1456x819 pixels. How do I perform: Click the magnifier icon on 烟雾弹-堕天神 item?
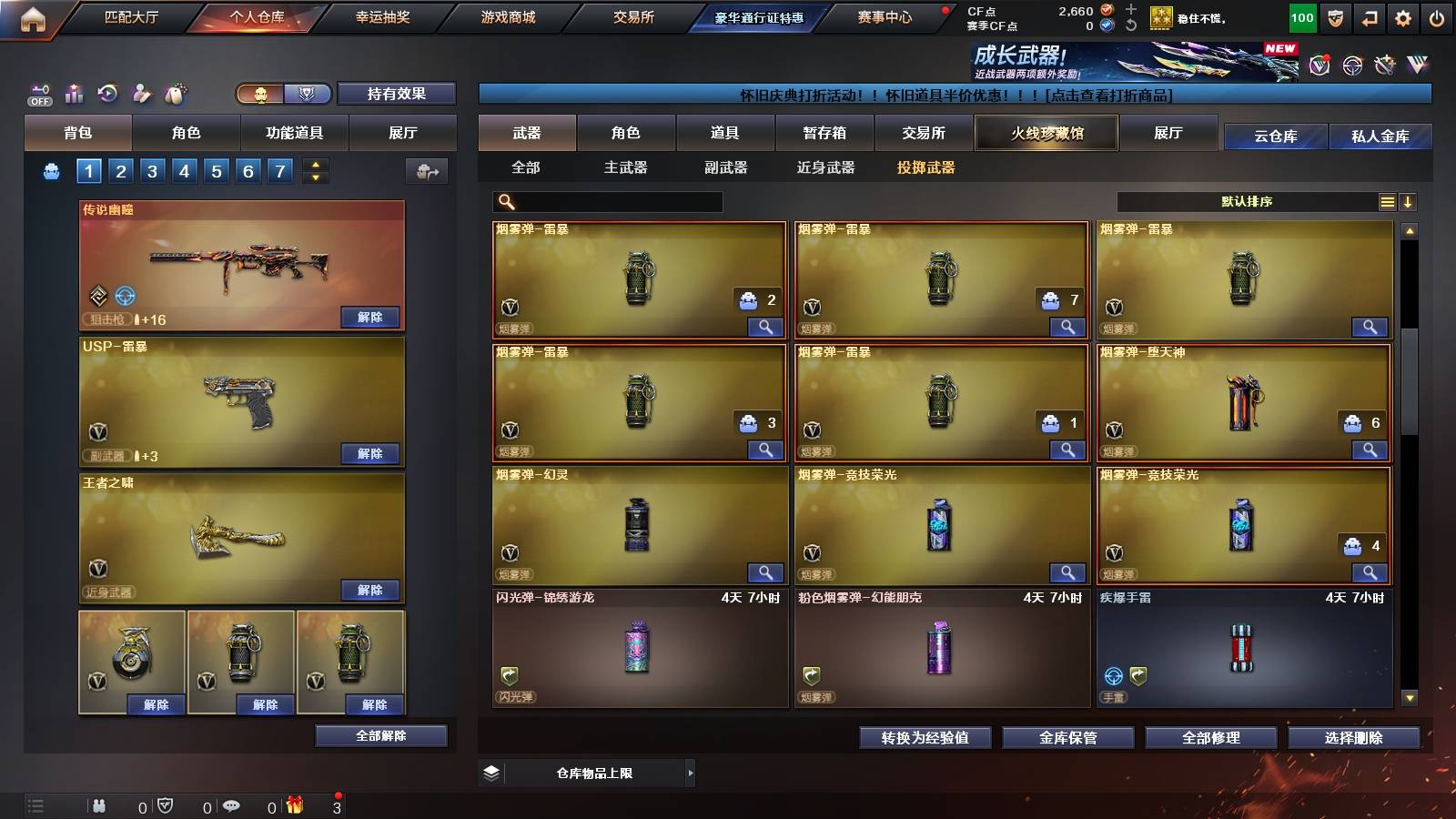tap(1370, 450)
